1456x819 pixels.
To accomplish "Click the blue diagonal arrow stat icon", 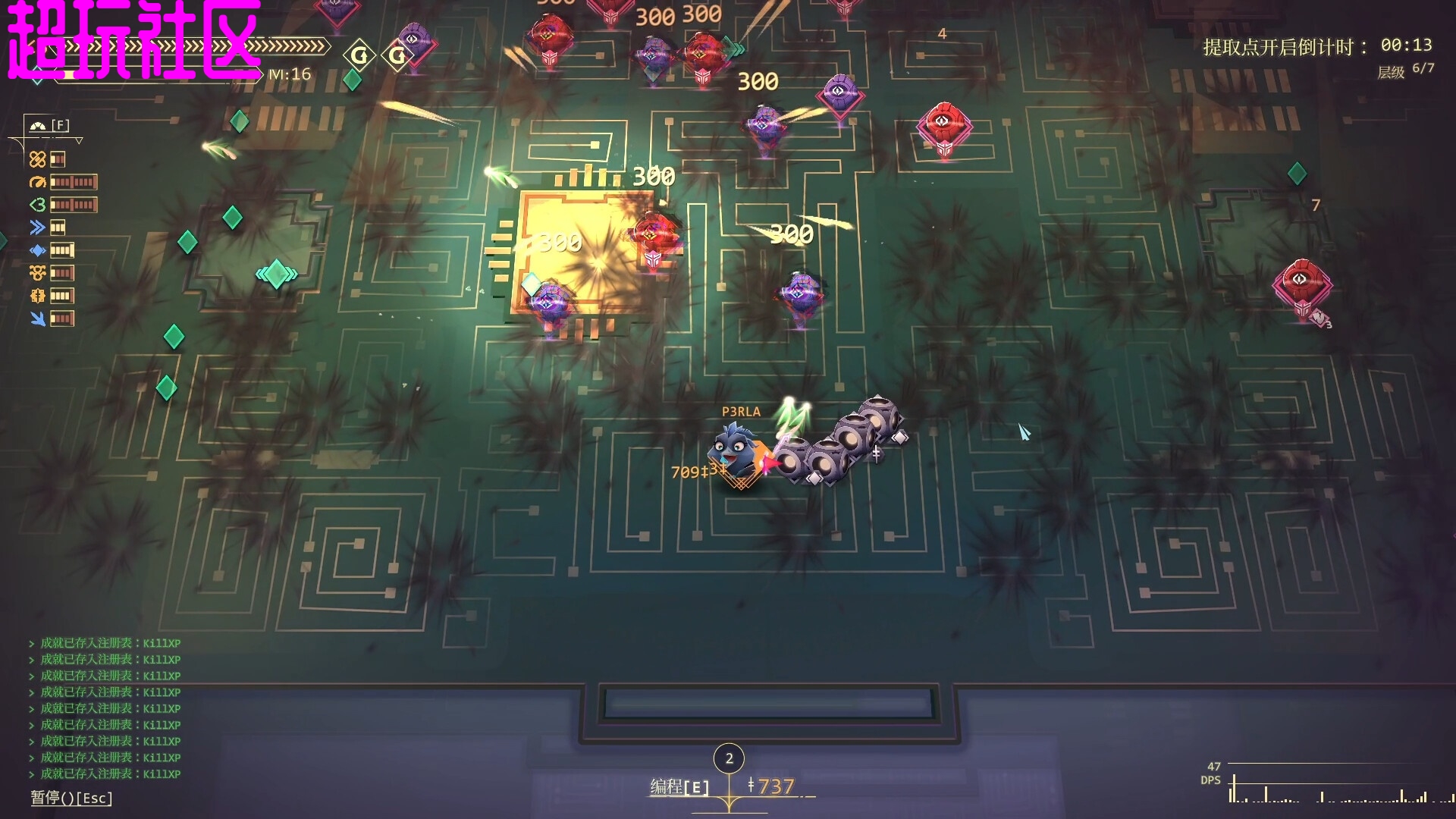I will (x=37, y=318).
